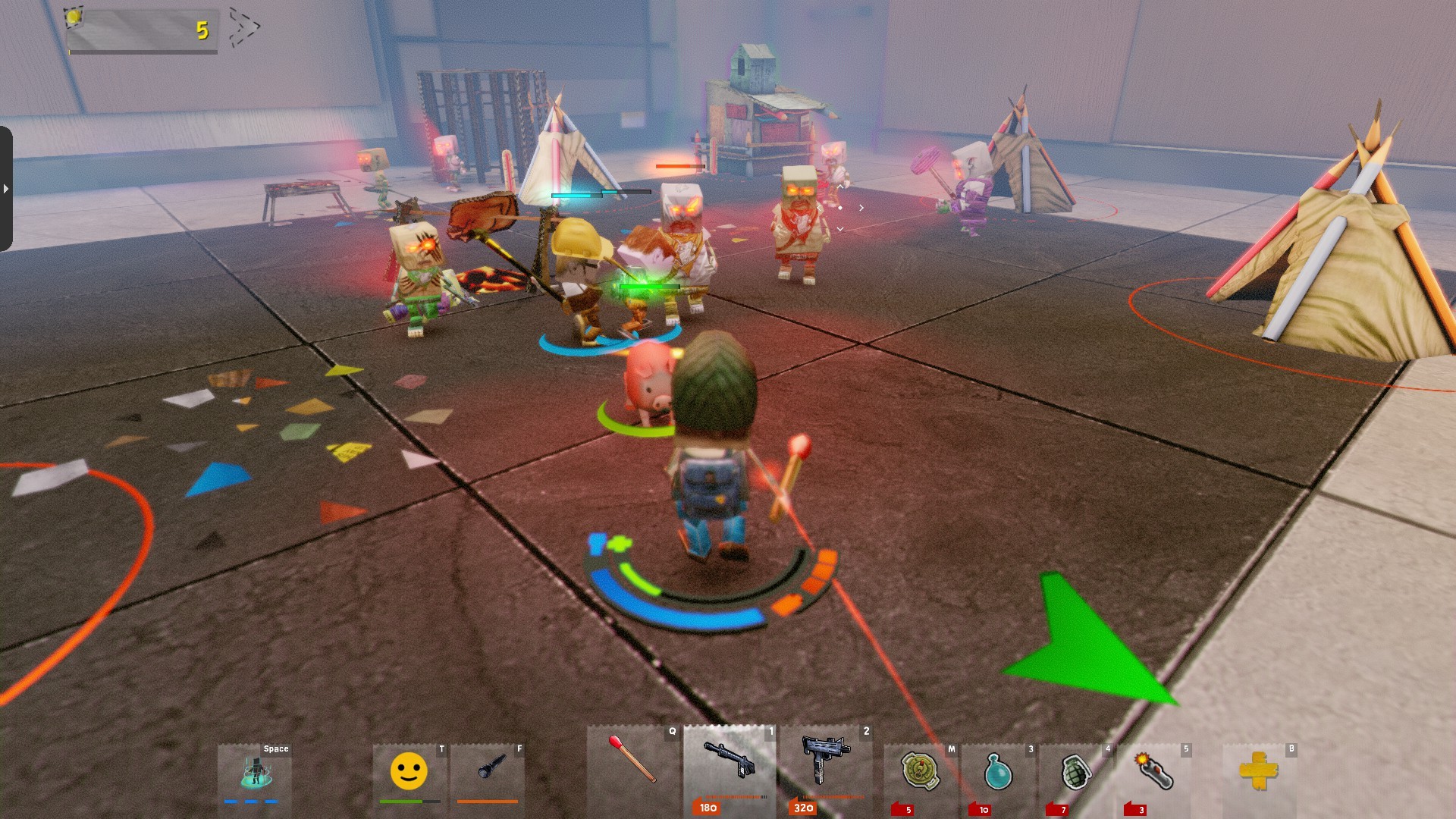Image resolution: width=1456 pixels, height=819 pixels.
Task: Activate the Space dash ability icon
Action: [255, 771]
